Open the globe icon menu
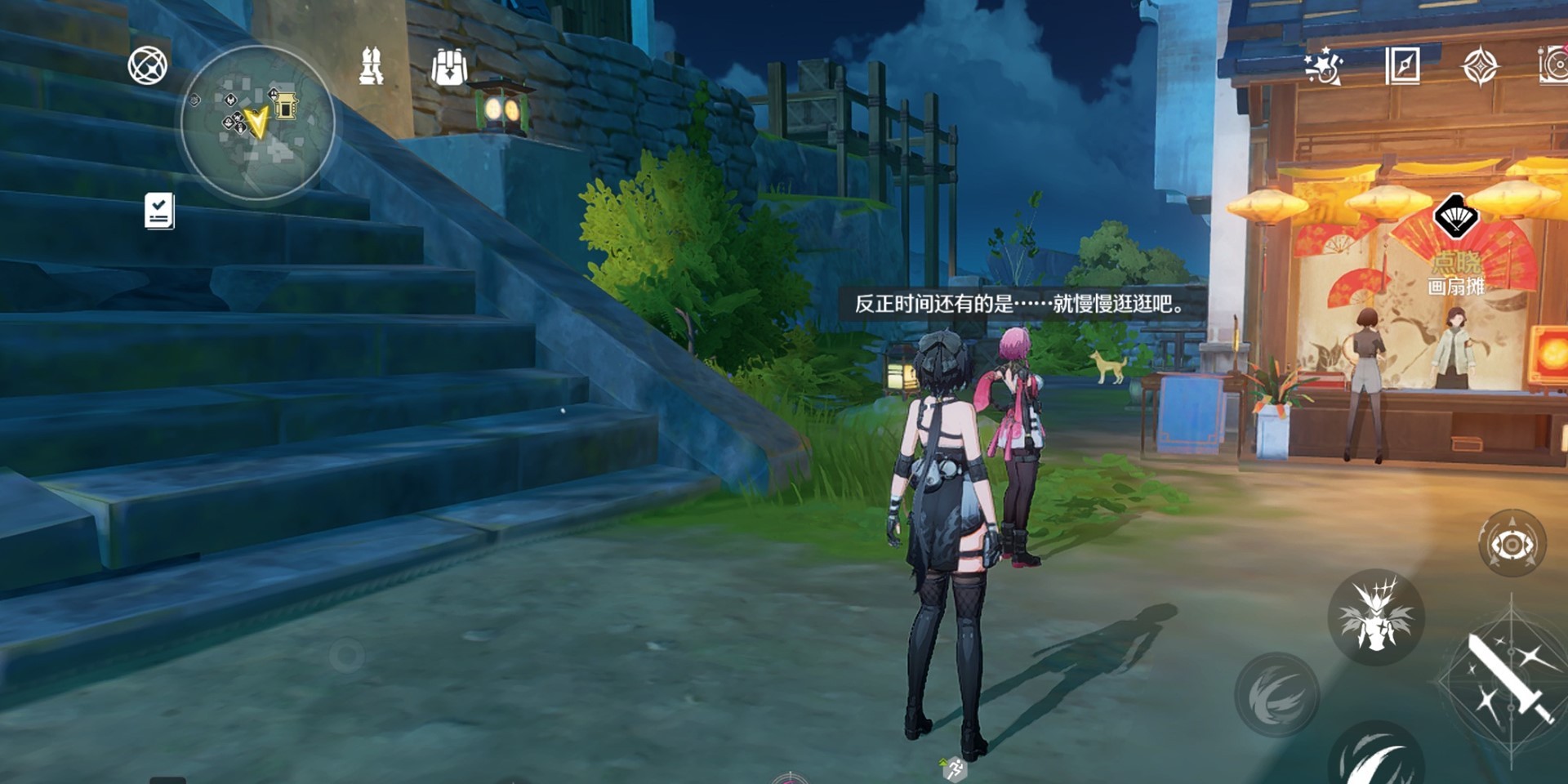The height and width of the screenshot is (784, 1568). point(148,66)
